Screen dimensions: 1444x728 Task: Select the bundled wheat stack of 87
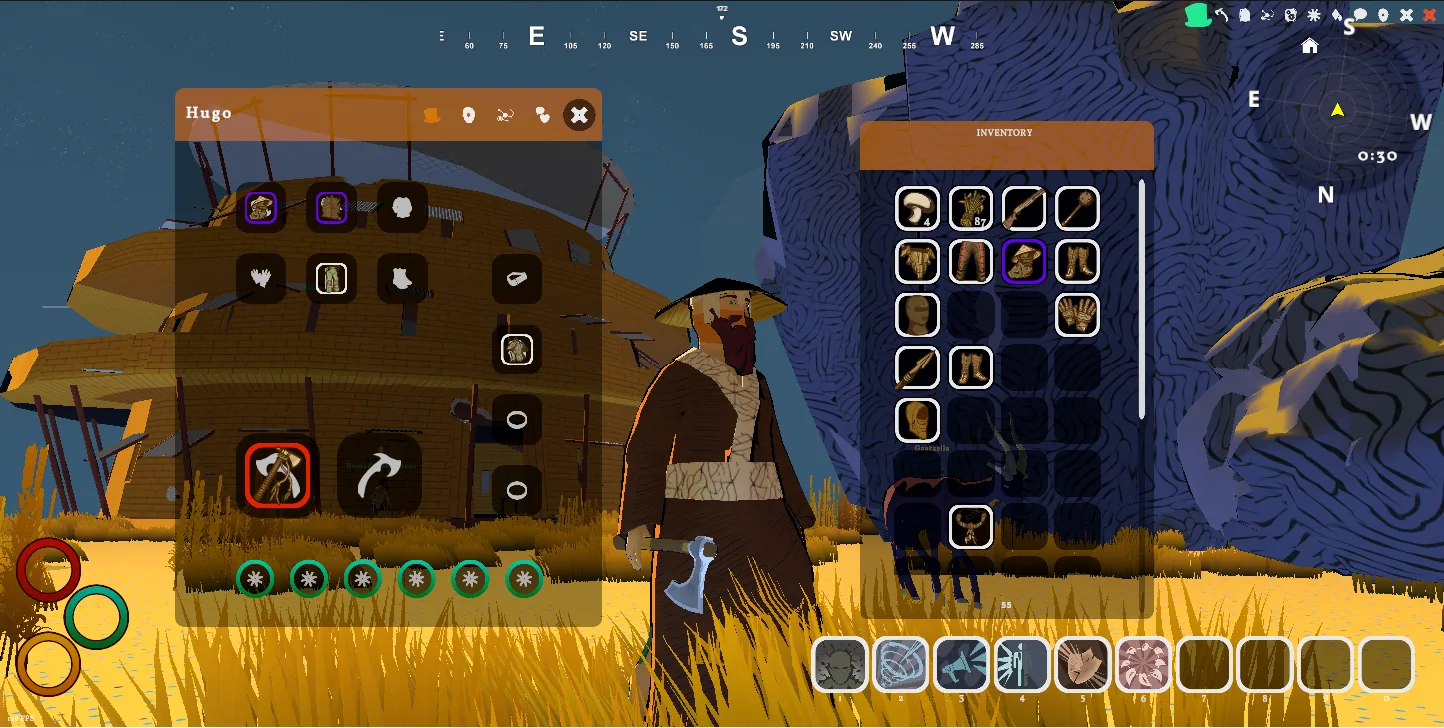point(970,208)
